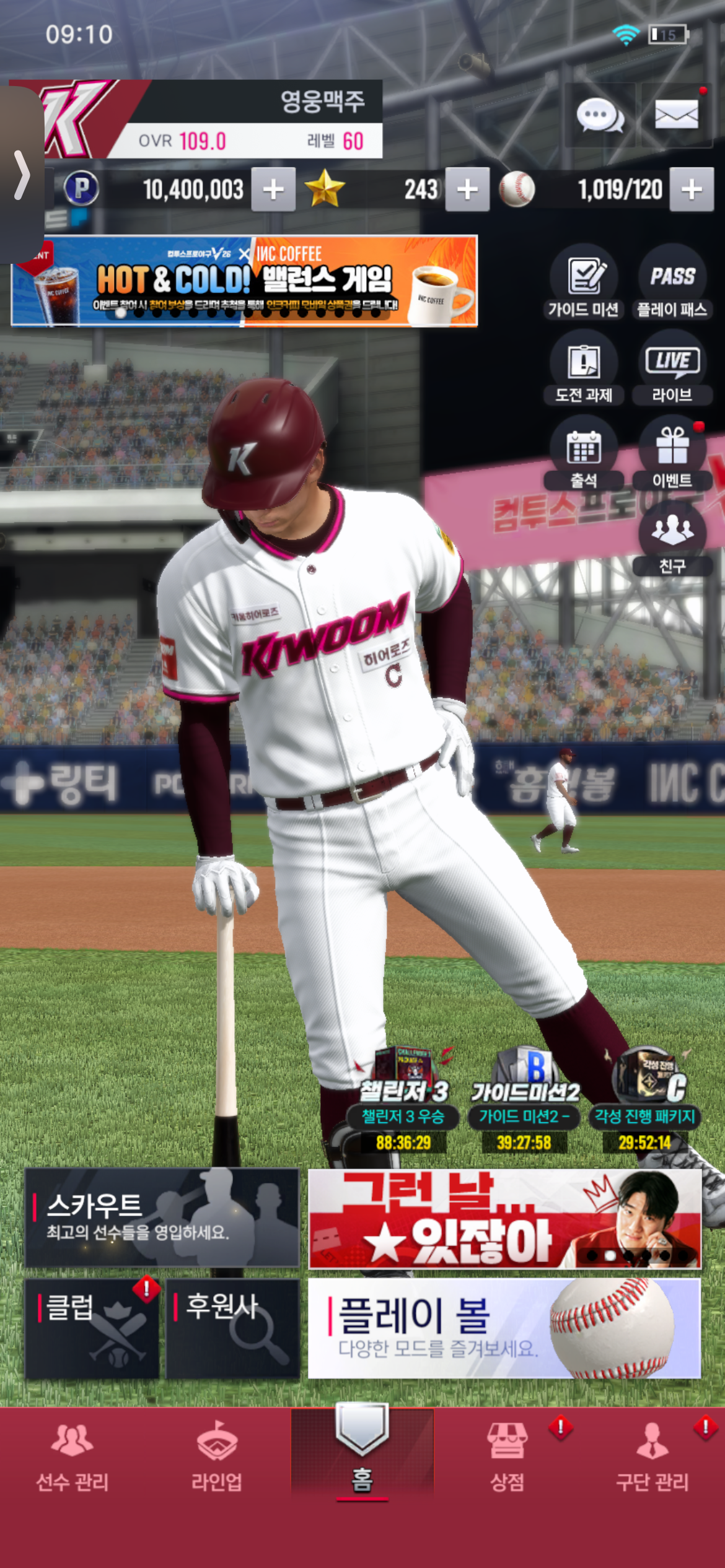
Task: Select 플레이 볼 to play ball
Action: point(504,1328)
